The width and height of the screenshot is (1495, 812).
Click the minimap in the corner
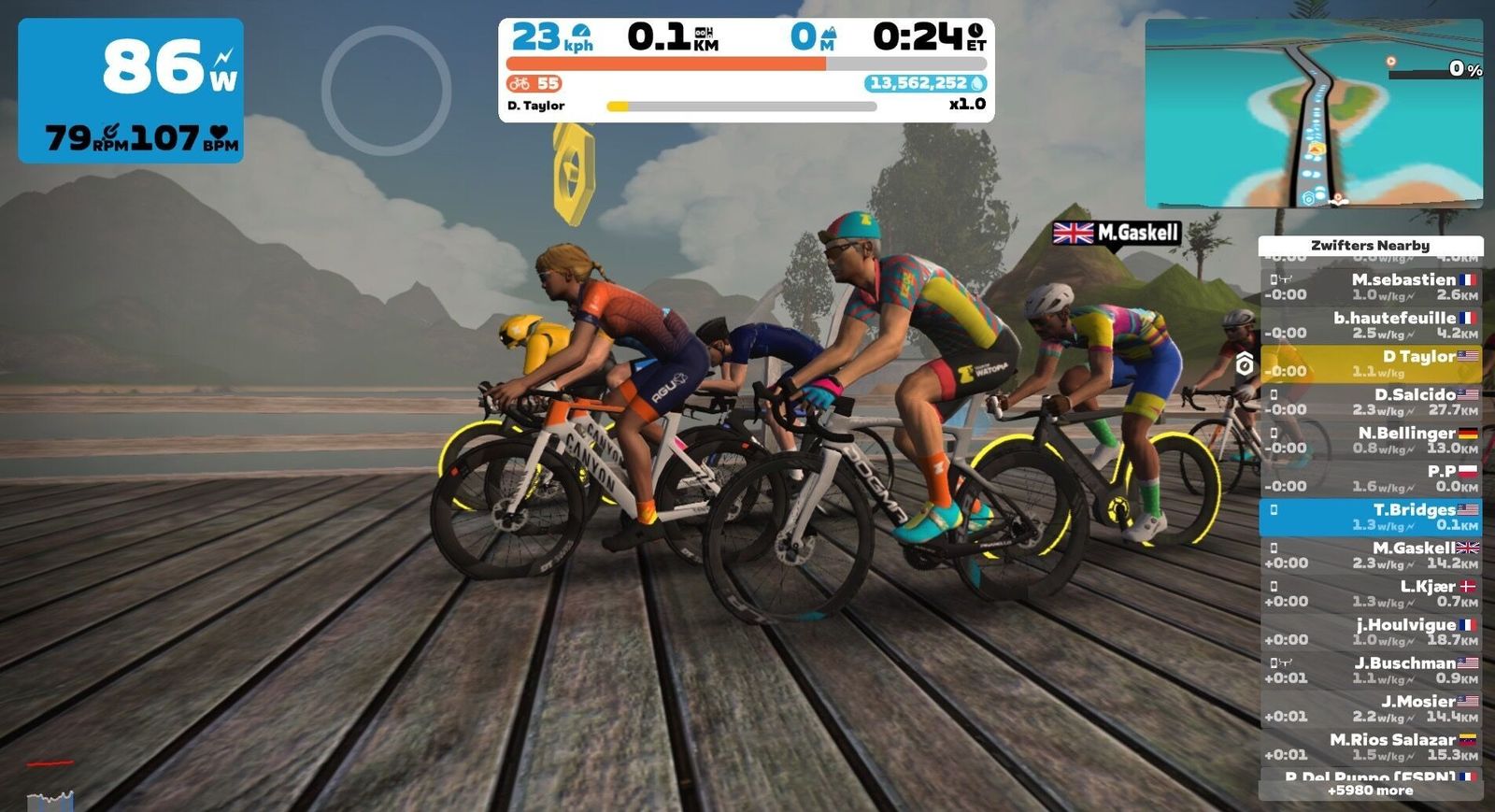tap(1313, 114)
